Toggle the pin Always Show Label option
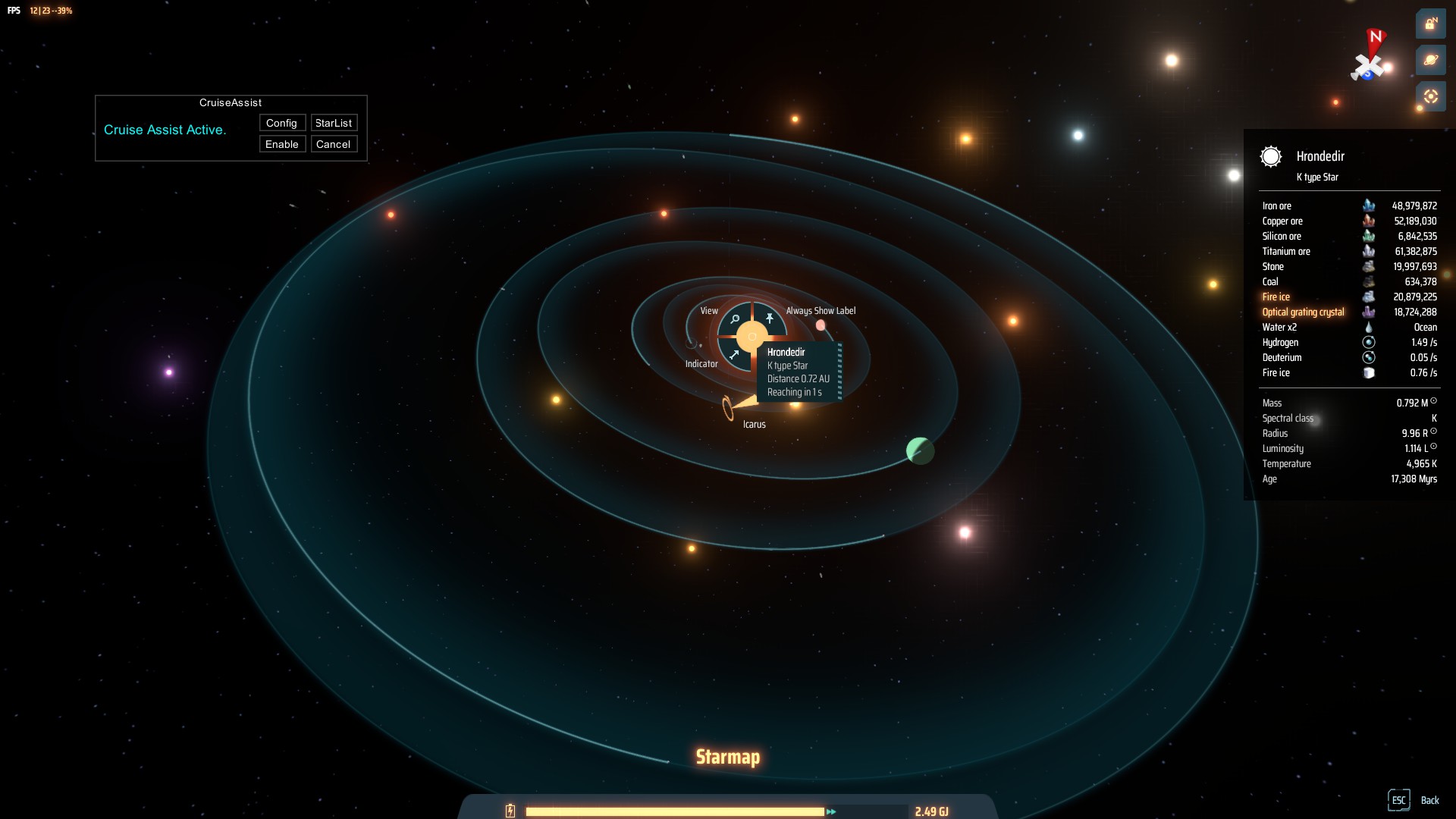 (769, 318)
